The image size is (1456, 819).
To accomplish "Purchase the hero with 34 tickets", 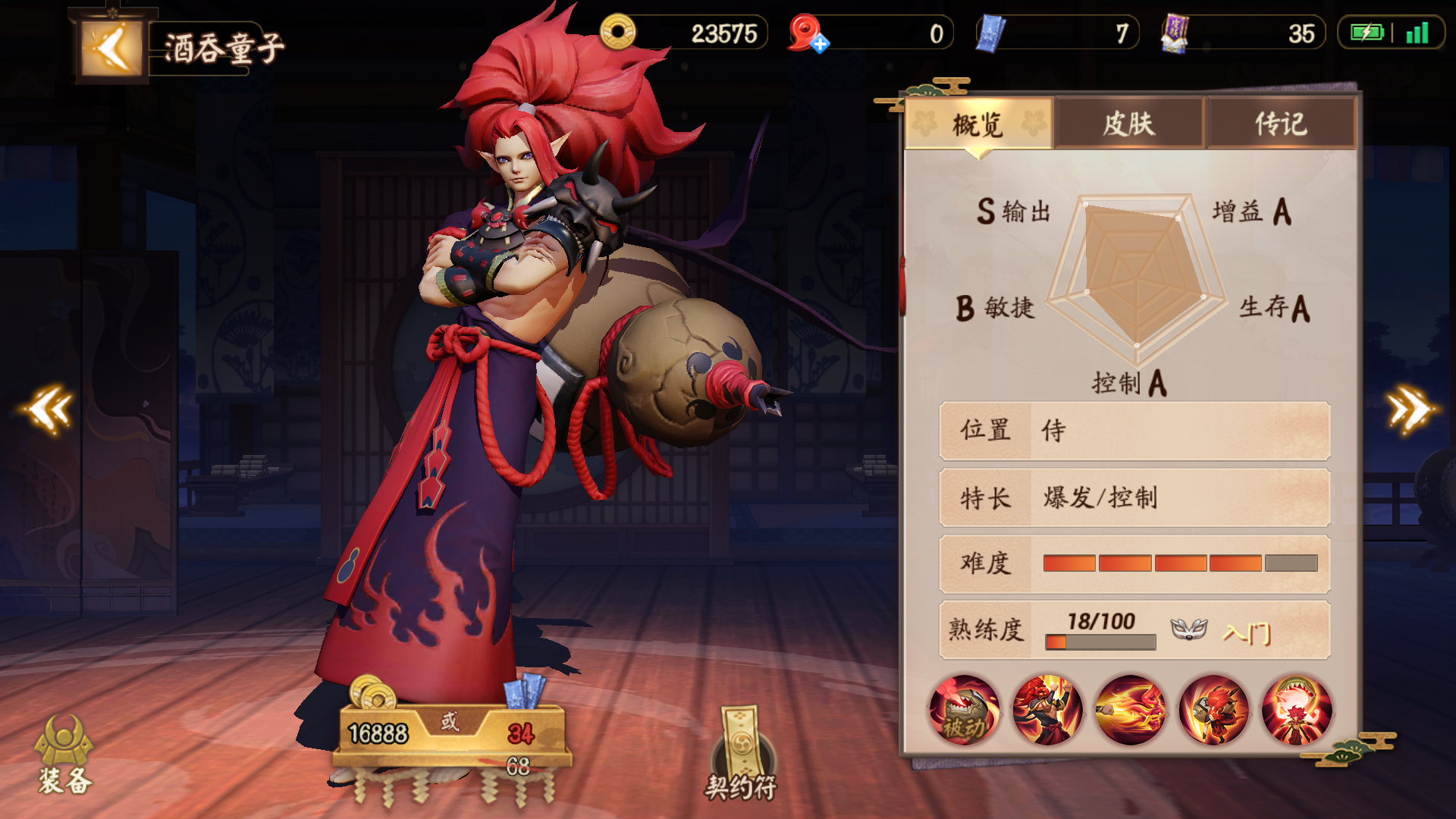I will click(x=522, y=733).
